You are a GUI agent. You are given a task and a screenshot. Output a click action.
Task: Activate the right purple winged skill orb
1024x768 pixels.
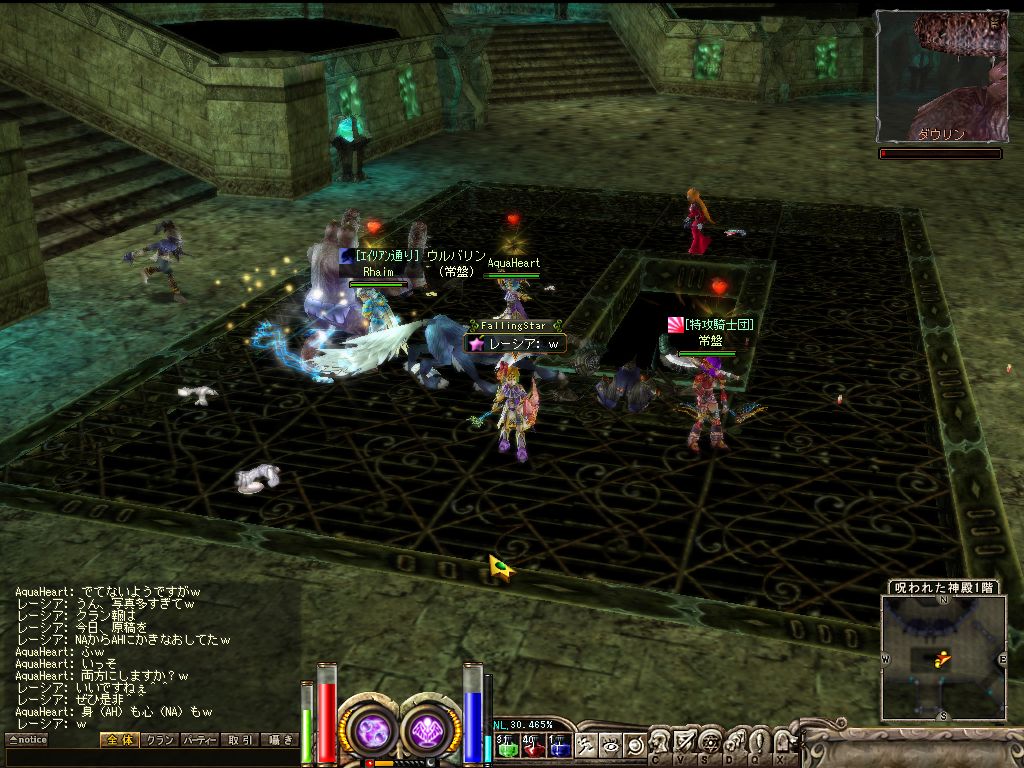point(431,729)
